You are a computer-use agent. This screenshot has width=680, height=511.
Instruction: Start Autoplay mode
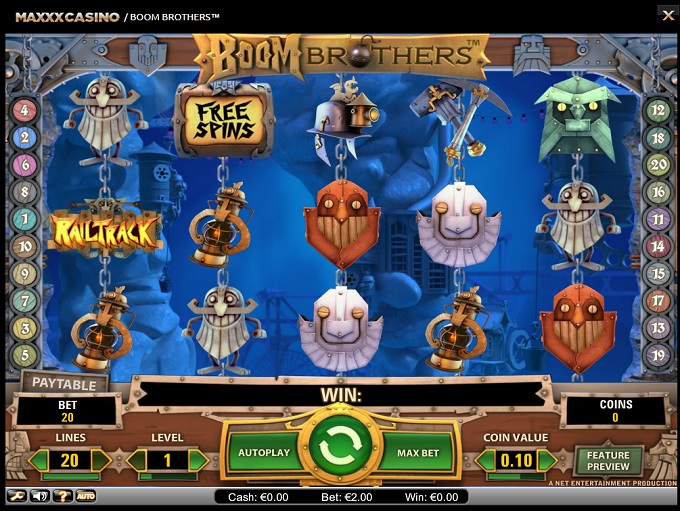(263, 453)
